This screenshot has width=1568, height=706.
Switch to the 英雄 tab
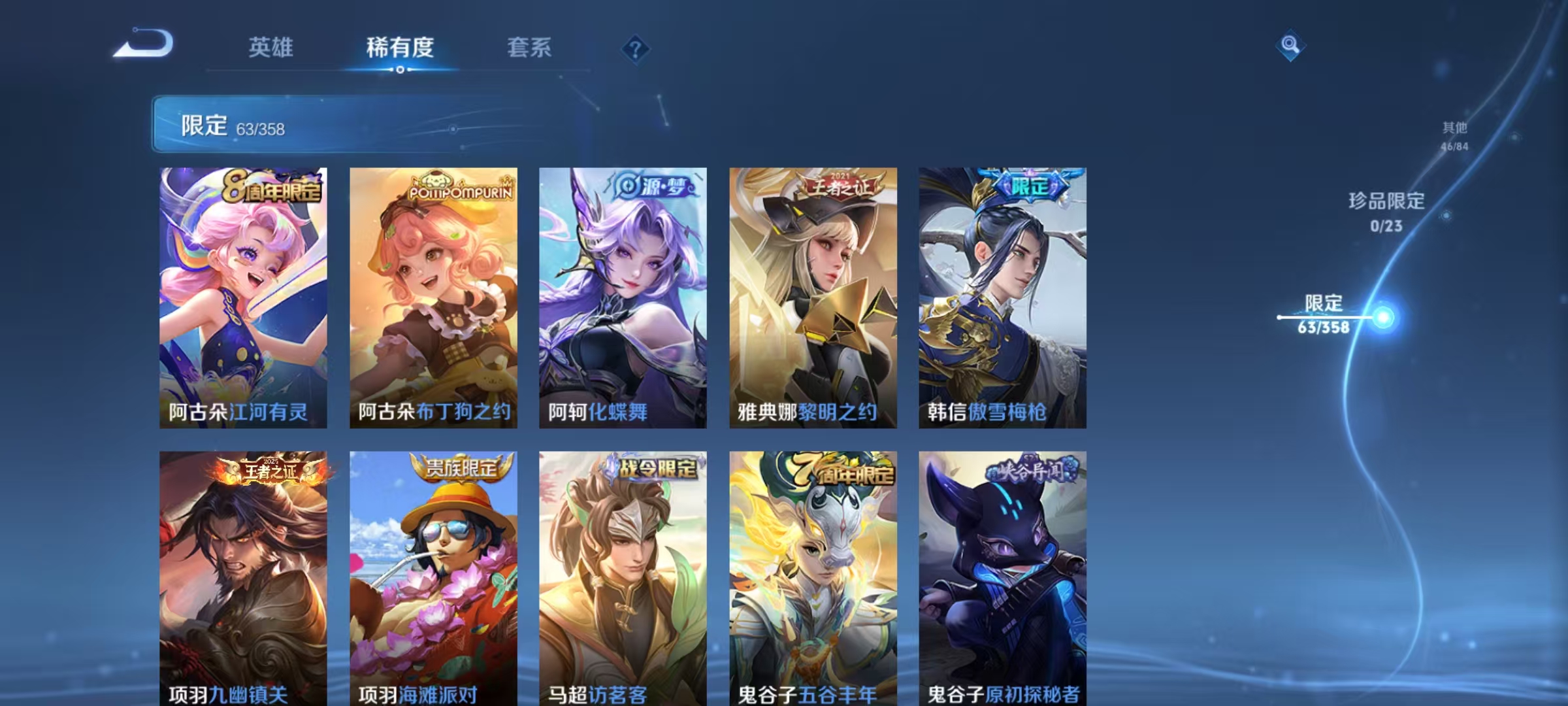coord(272,48)
